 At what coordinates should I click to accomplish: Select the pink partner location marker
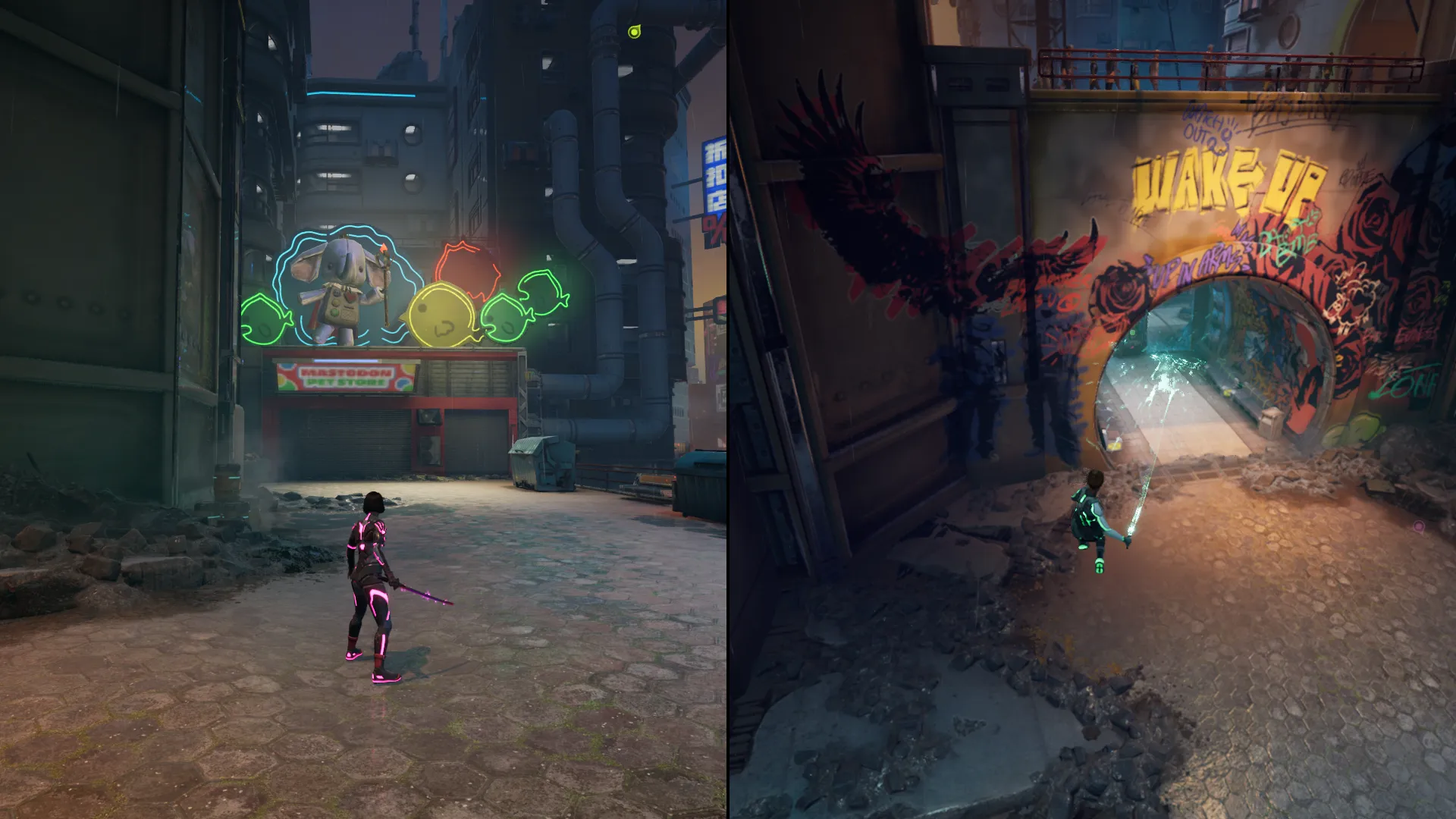tap(1418, 526)
